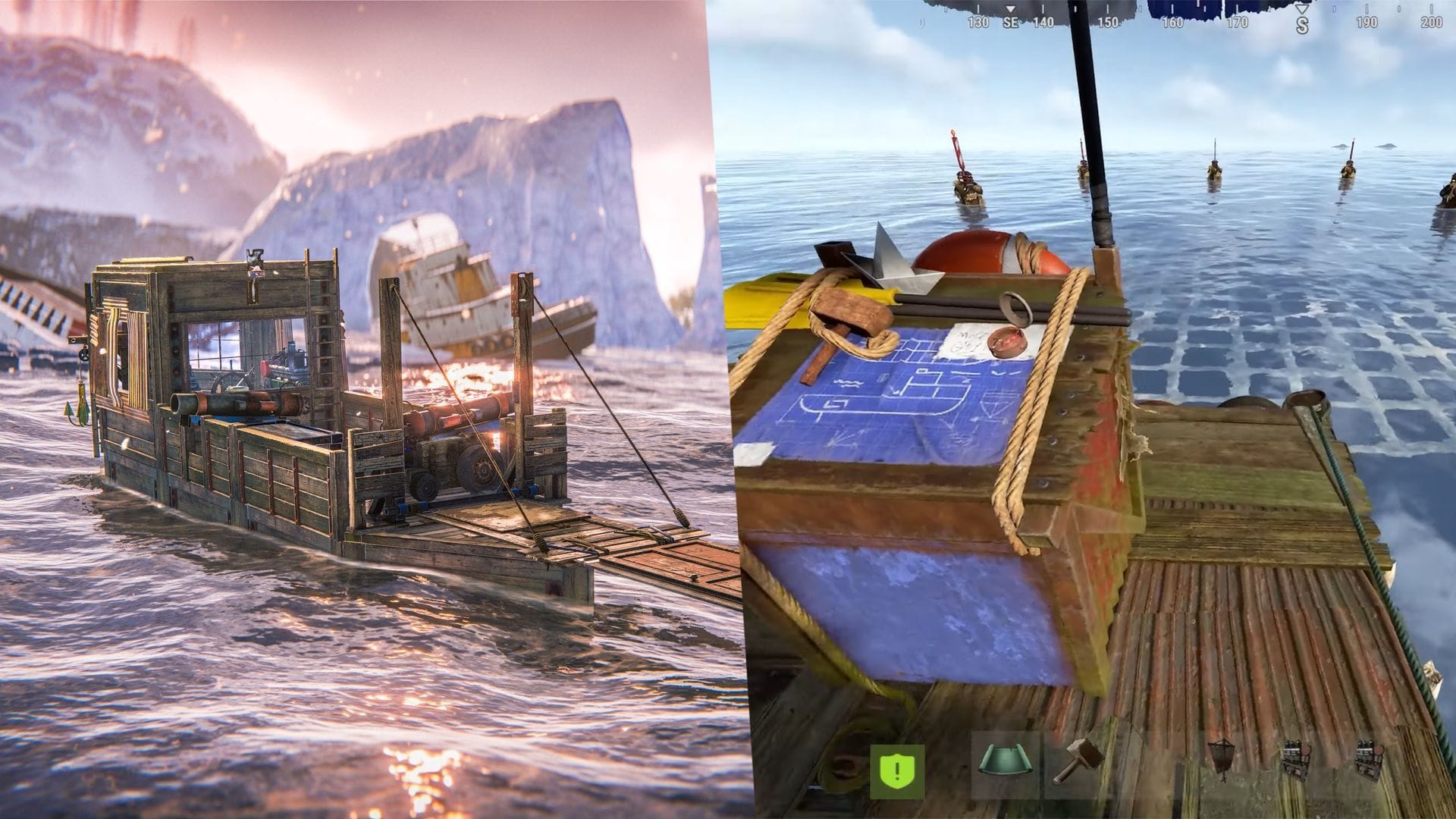Open the compass marker at 200 degrees
This screenshot has width=1456, height=819.
coord(1432,23)
